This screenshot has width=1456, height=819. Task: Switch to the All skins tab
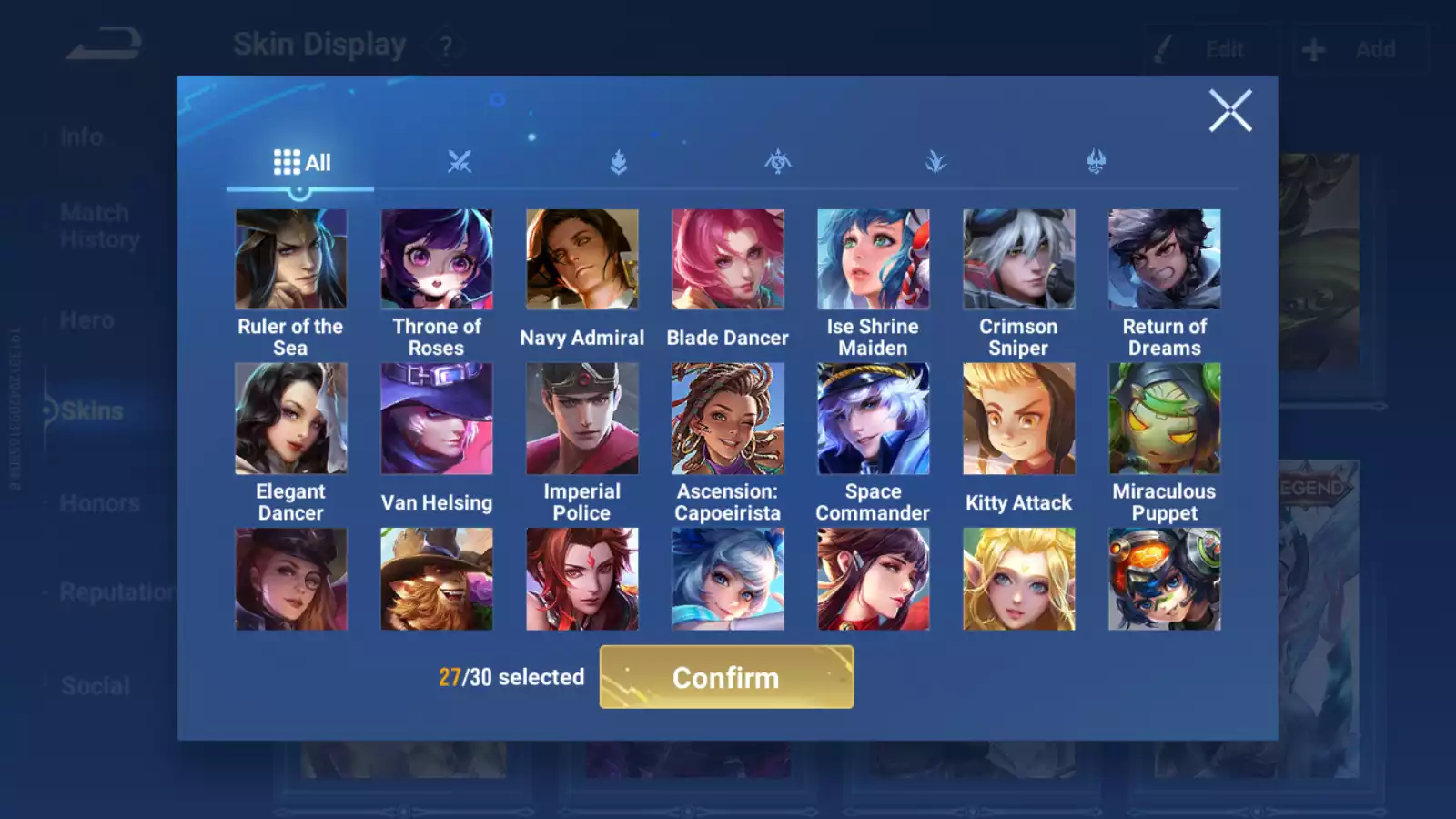coord(301,163)
